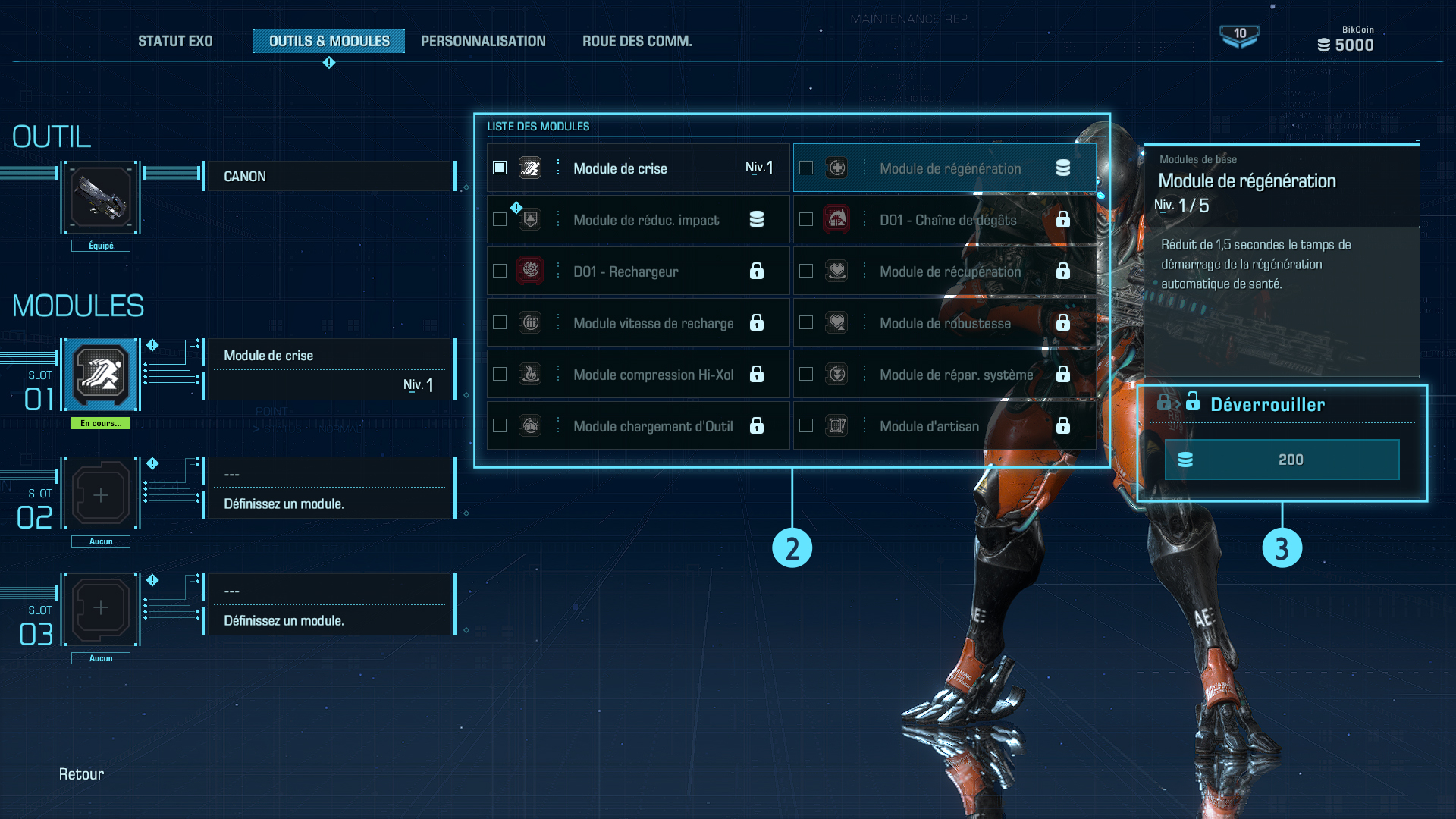Choose slot 01 Module de crise icon
The width and height of the screenshot is (1456, 819).
tap(101, 375)
